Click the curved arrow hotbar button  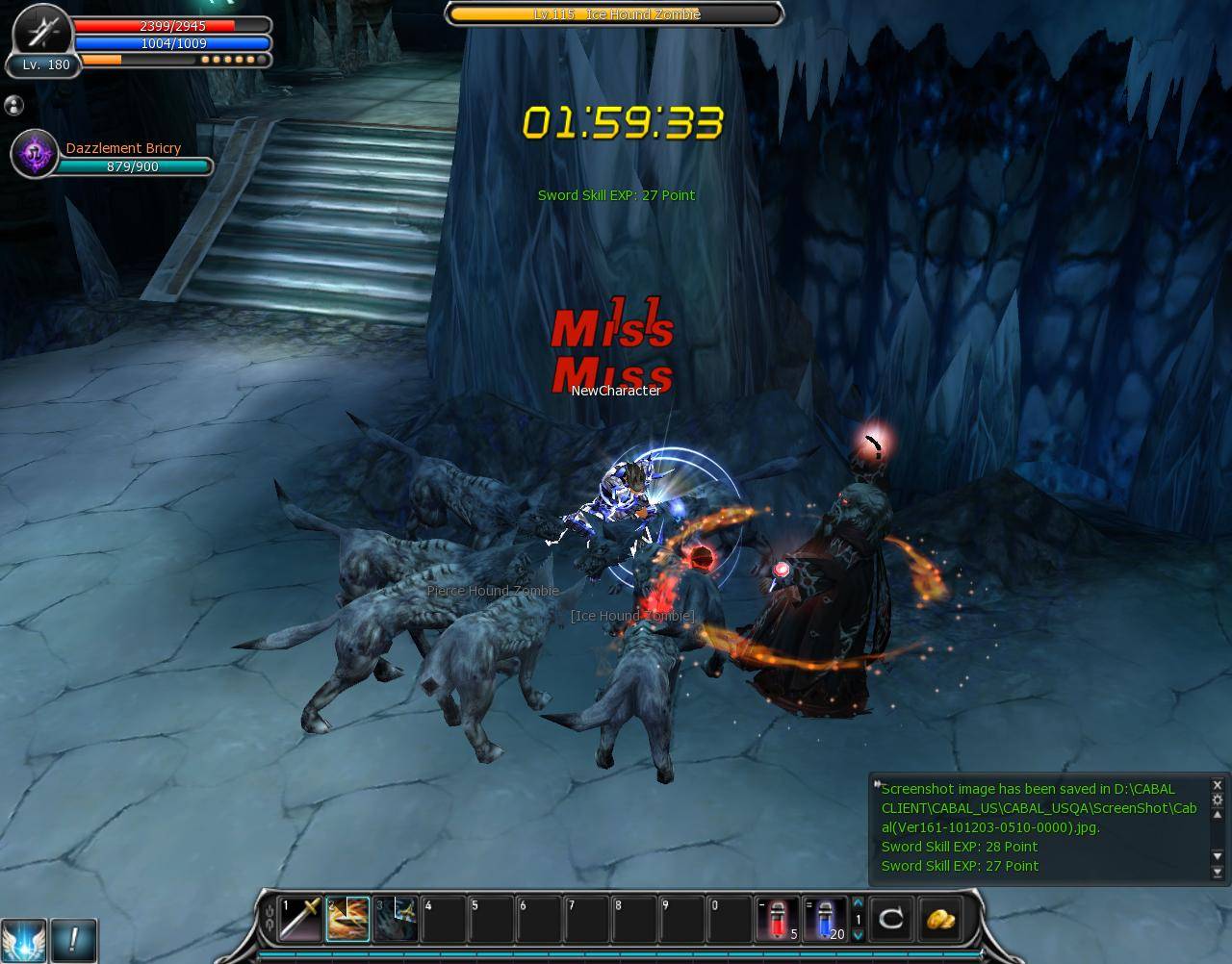(x=891, y=919)
